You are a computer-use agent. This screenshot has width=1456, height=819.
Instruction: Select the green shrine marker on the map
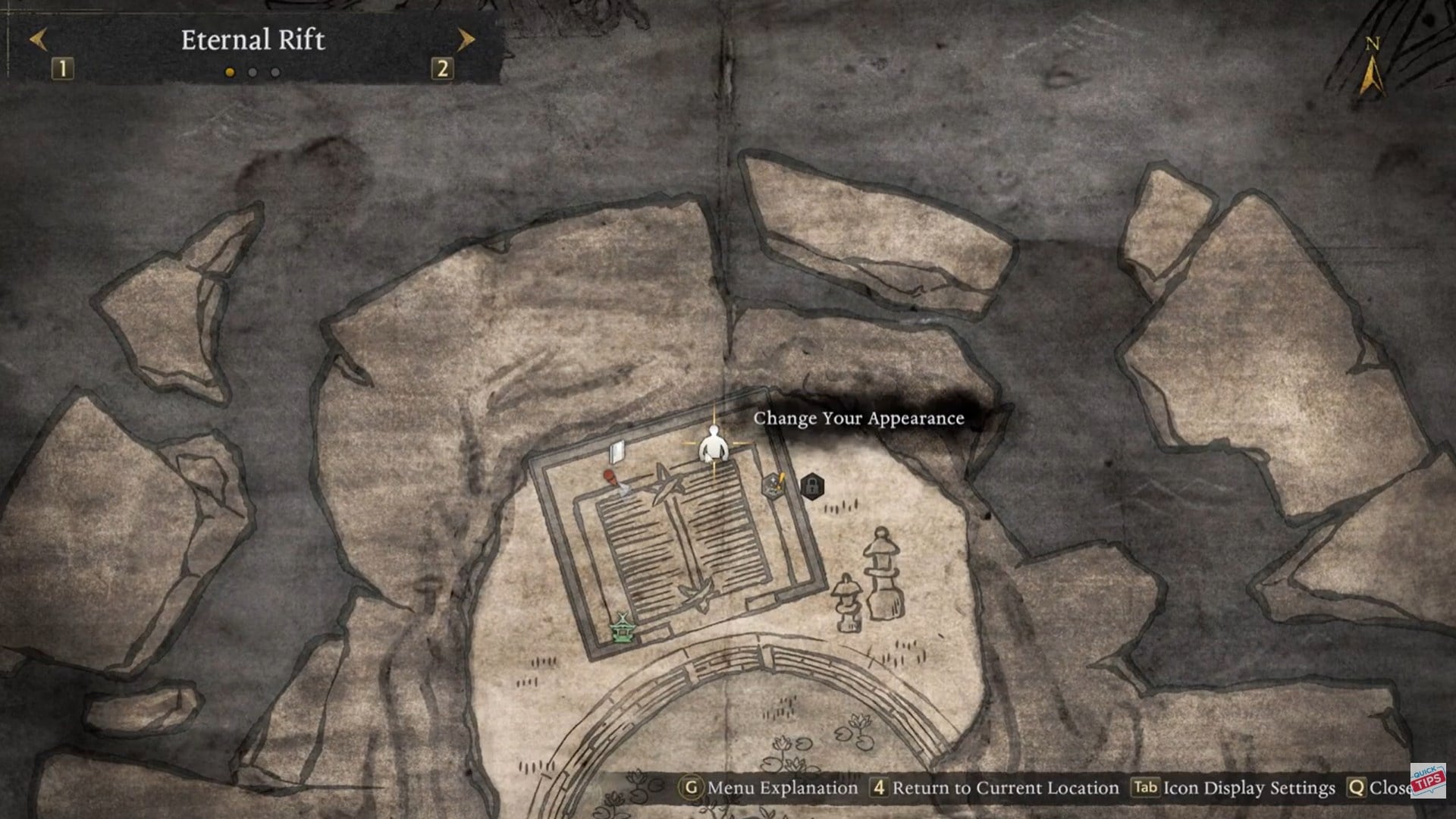(623, 629)
